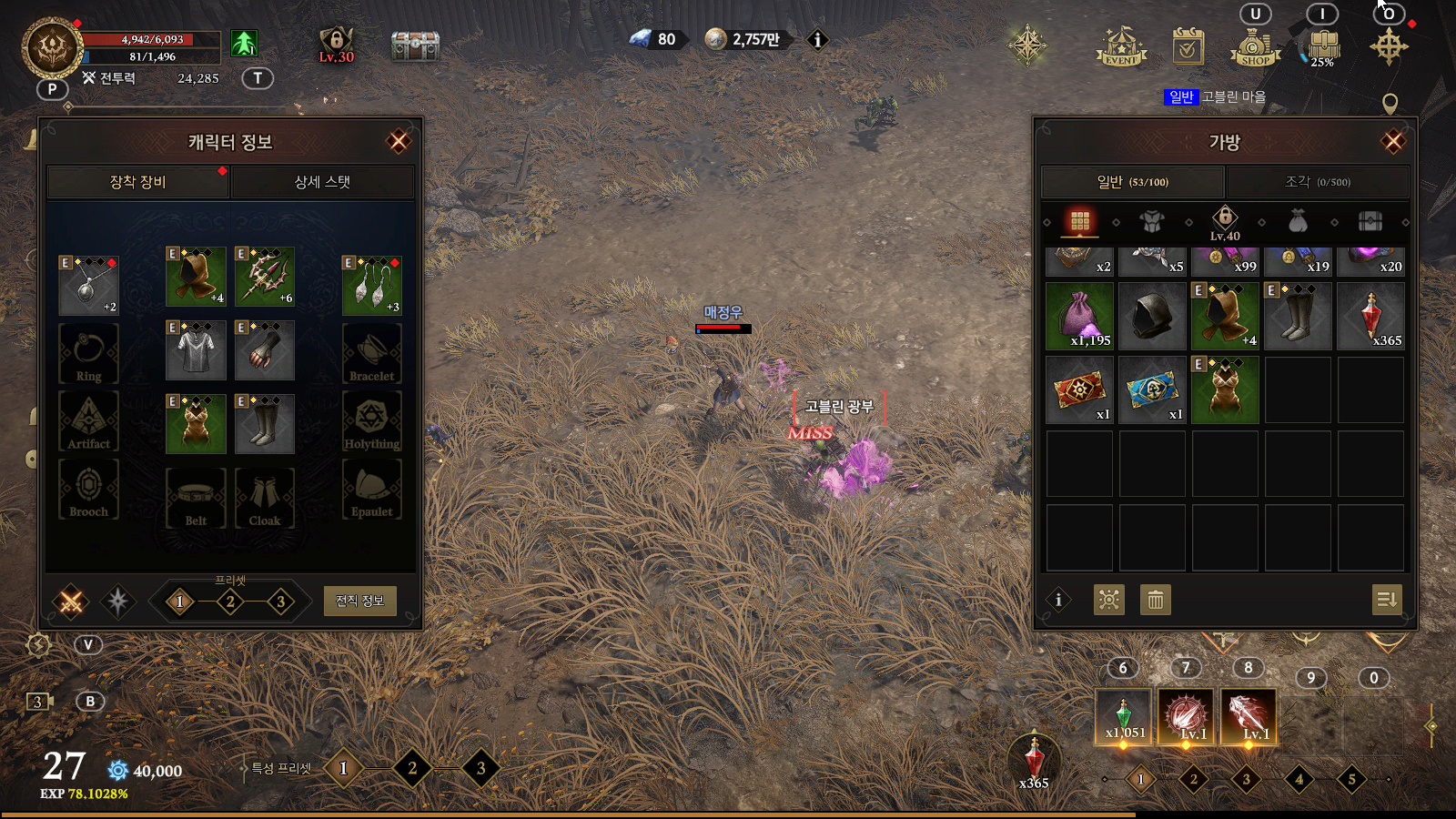Pick the red potion stack x365 in bag
This screenshot has height=819, width=1456.
[x=1370, y=316]
